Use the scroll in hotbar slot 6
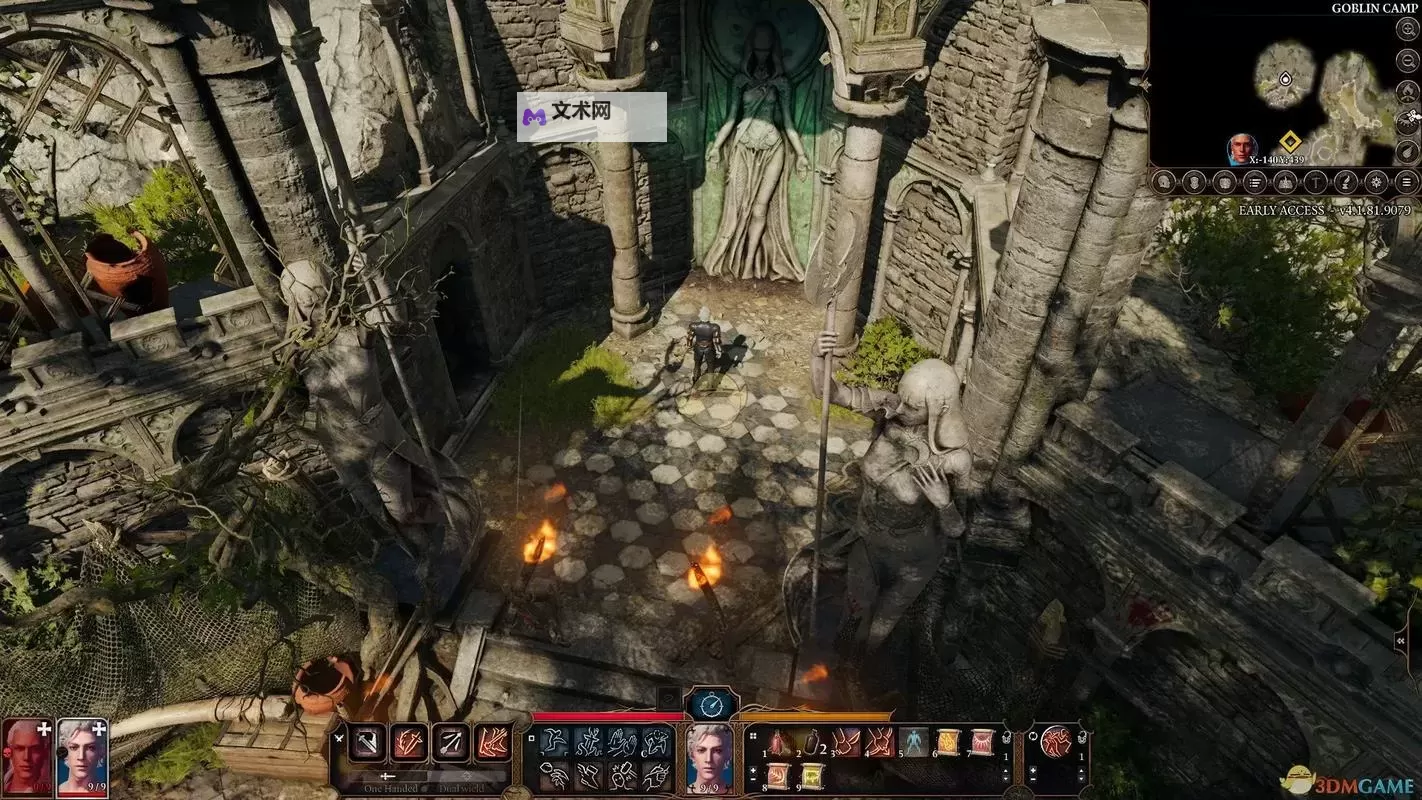1422x800 pixels. click(947, 742)
